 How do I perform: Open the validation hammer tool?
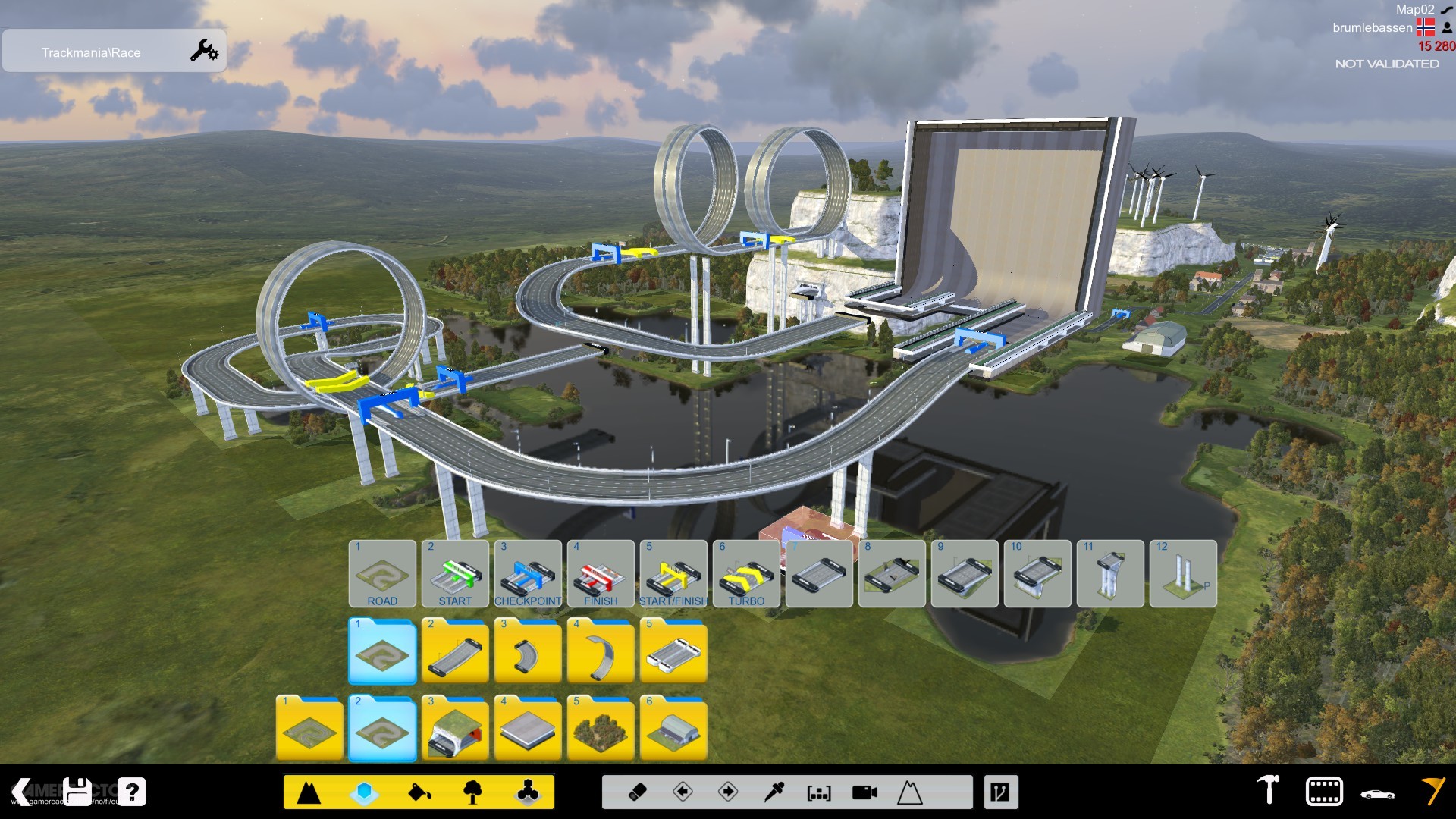click(1268, 792)
